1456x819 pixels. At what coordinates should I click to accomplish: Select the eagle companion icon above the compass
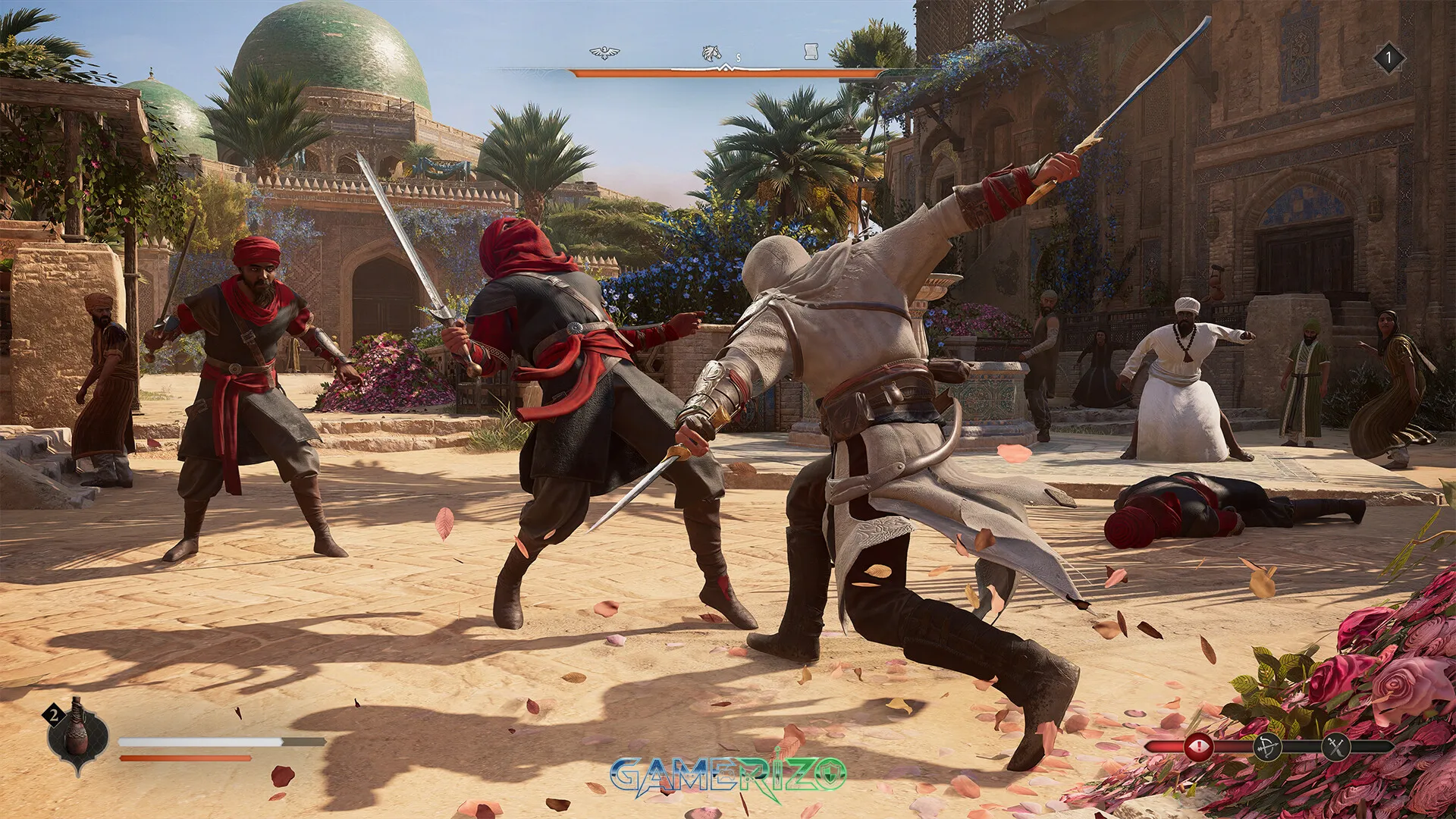point(607,52)
